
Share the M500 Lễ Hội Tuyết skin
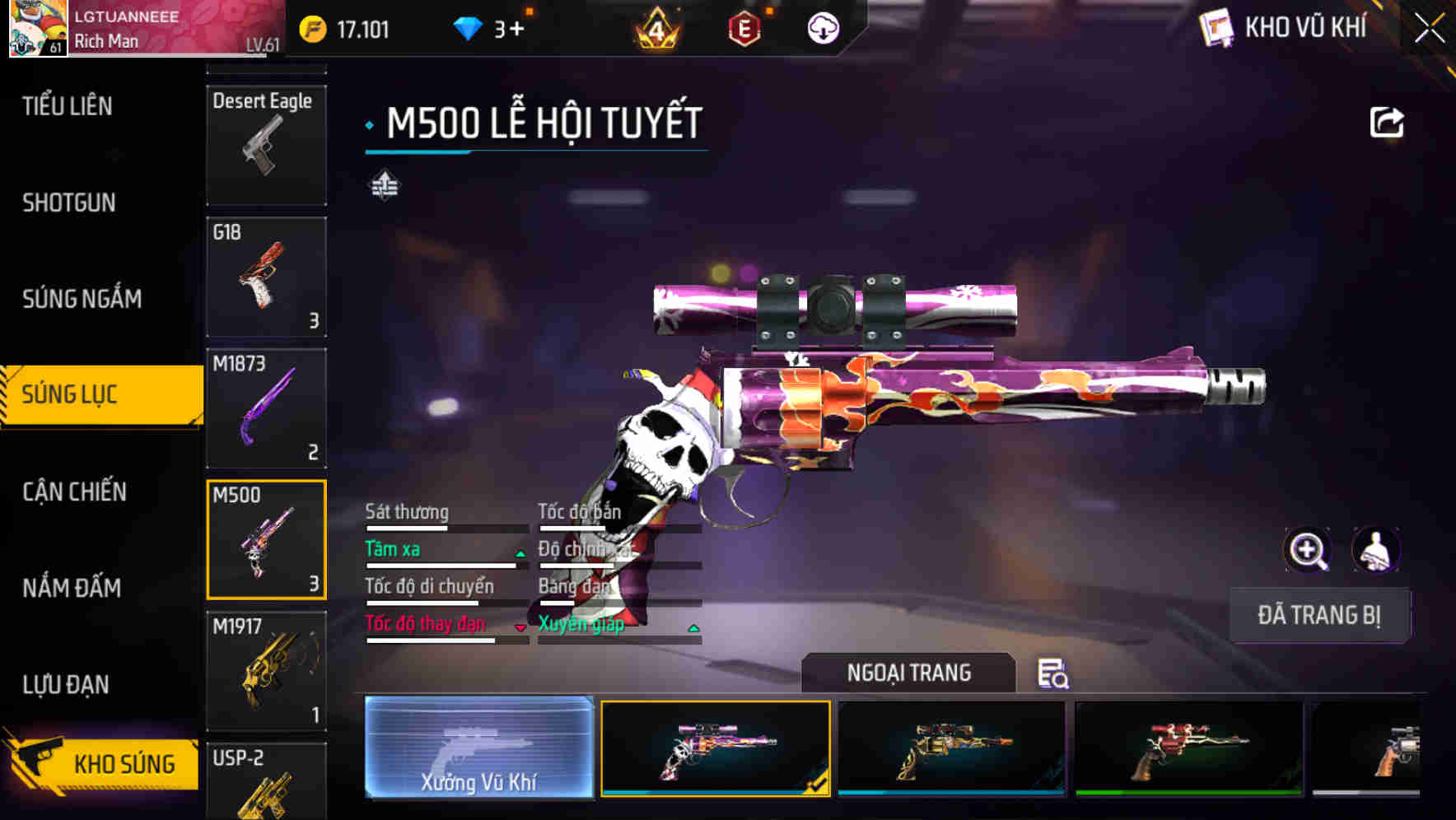(1387, 121)
